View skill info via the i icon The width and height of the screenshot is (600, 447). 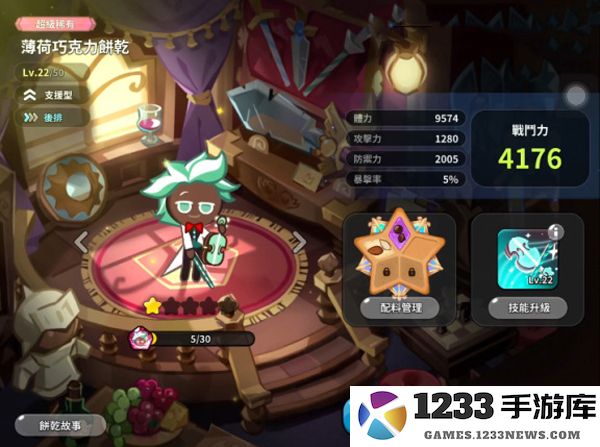coord(555,232)
